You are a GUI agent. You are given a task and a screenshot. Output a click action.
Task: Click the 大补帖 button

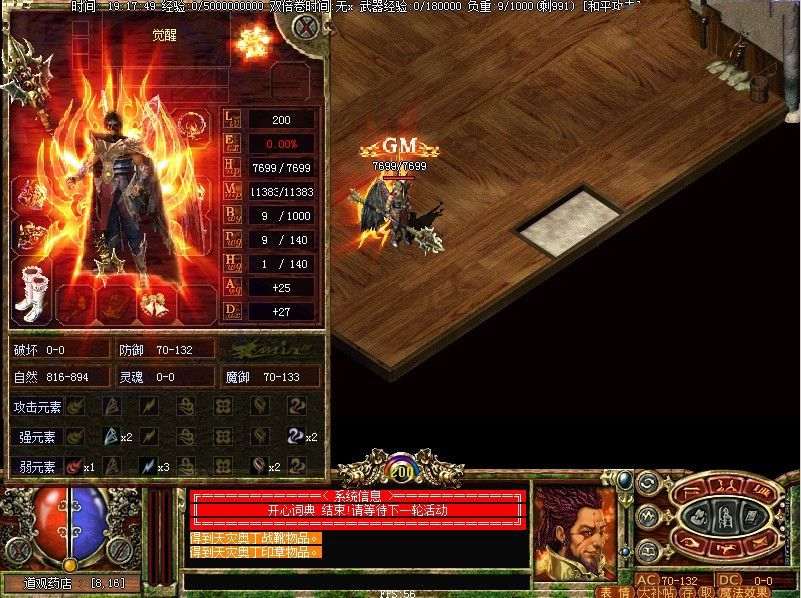tap(652, 591)
